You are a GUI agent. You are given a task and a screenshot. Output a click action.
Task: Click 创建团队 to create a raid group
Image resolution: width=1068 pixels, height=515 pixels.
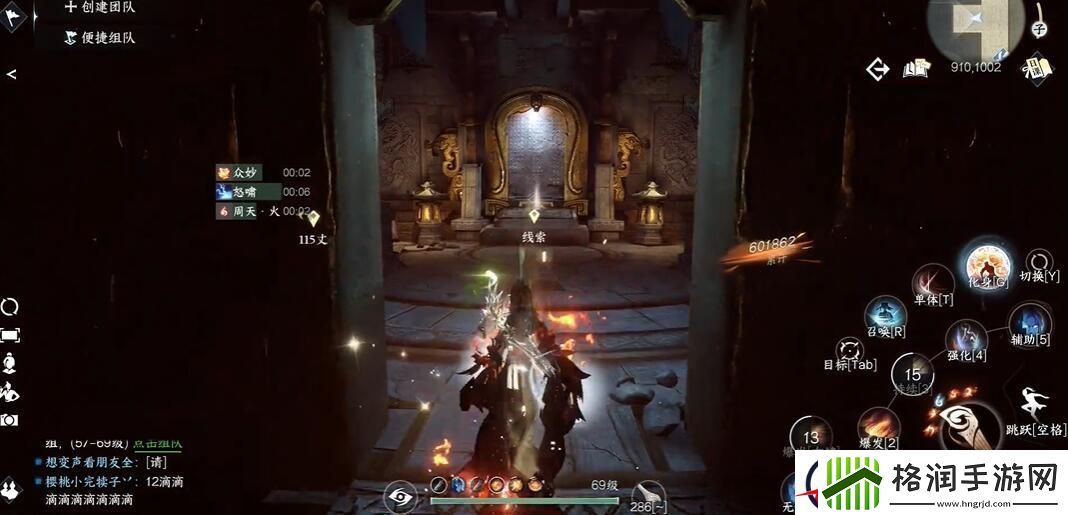click(x=100, y=8)
